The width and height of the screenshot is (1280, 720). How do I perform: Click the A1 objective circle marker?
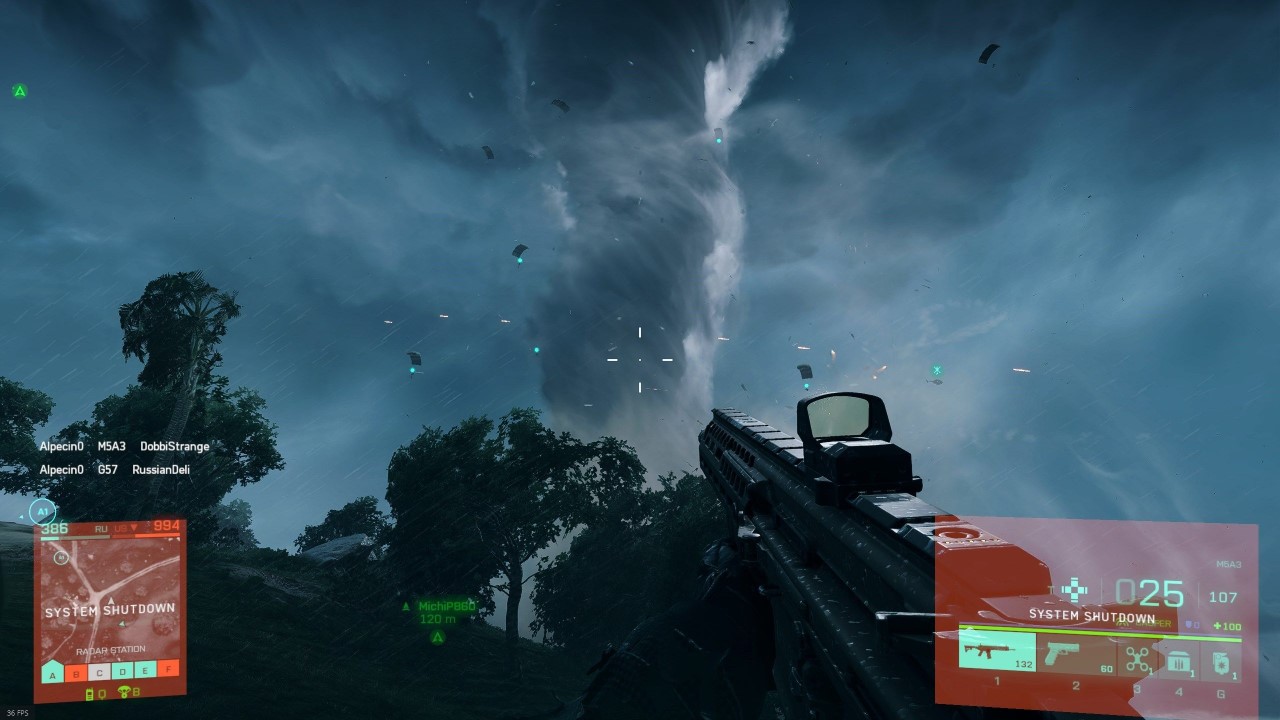click(42, 511)
